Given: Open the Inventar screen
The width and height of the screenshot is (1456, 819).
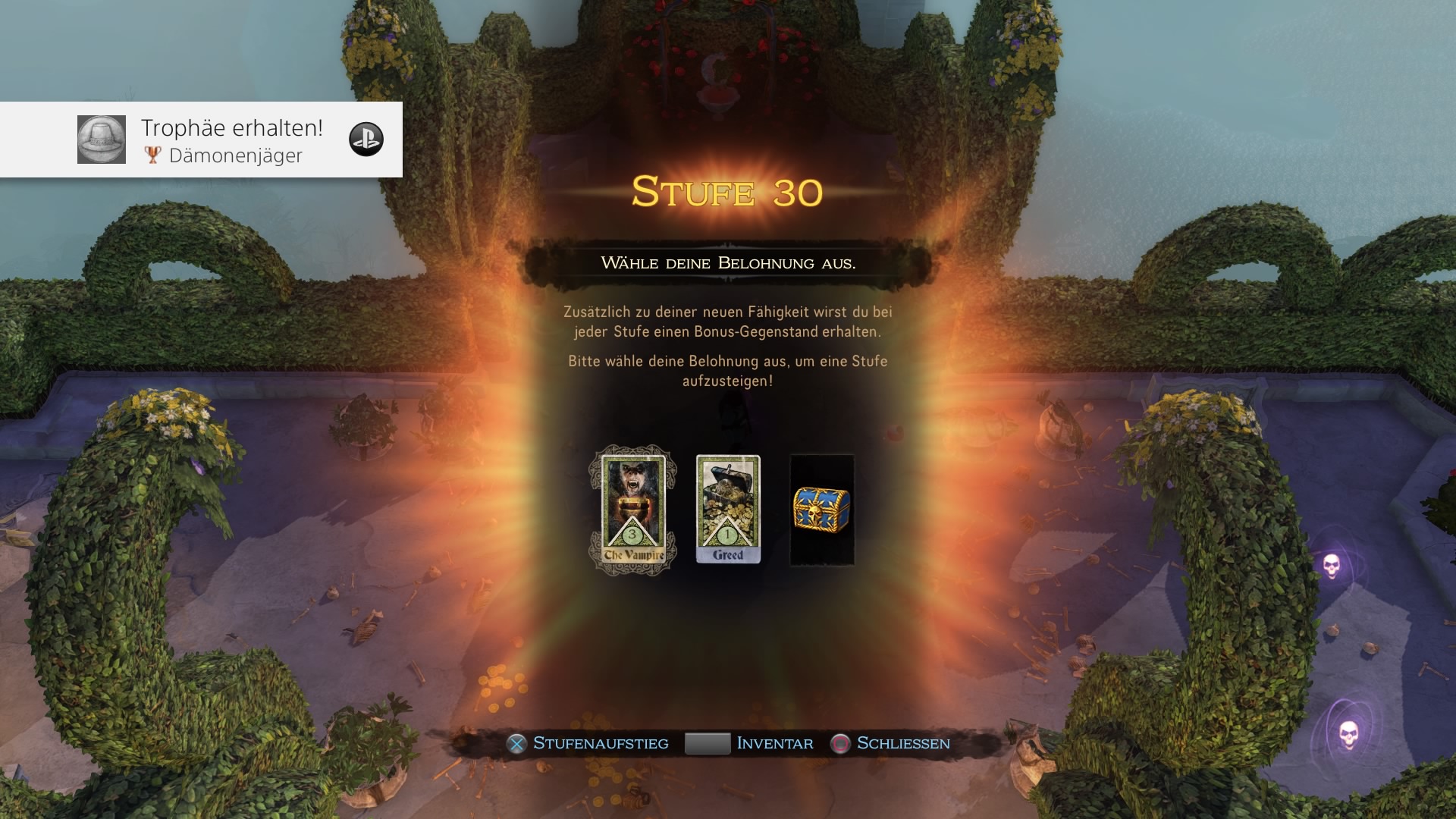Looking at the screenshot, I should tap(748, 743).
